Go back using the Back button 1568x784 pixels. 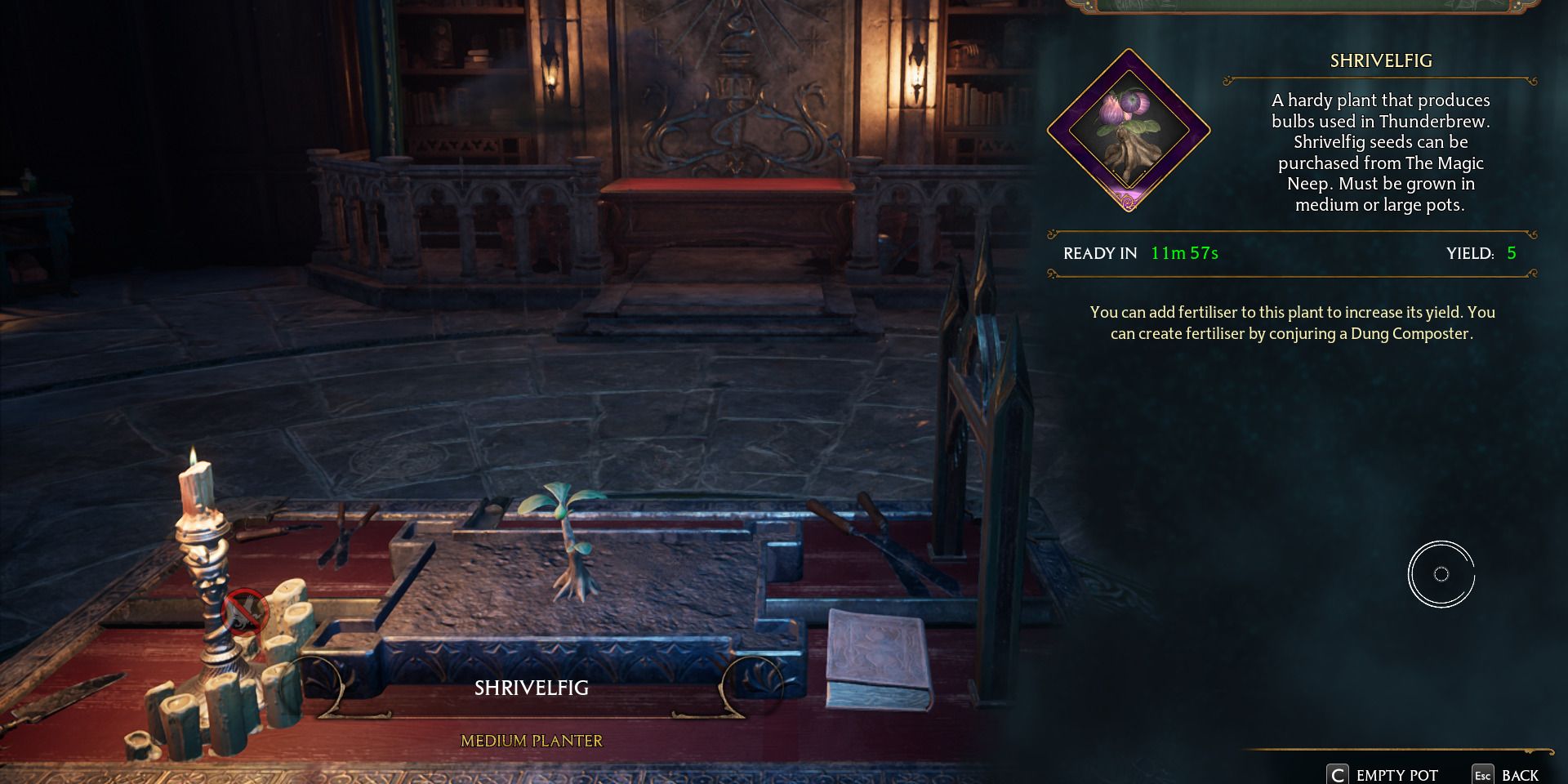click(x=1507, y=774)
